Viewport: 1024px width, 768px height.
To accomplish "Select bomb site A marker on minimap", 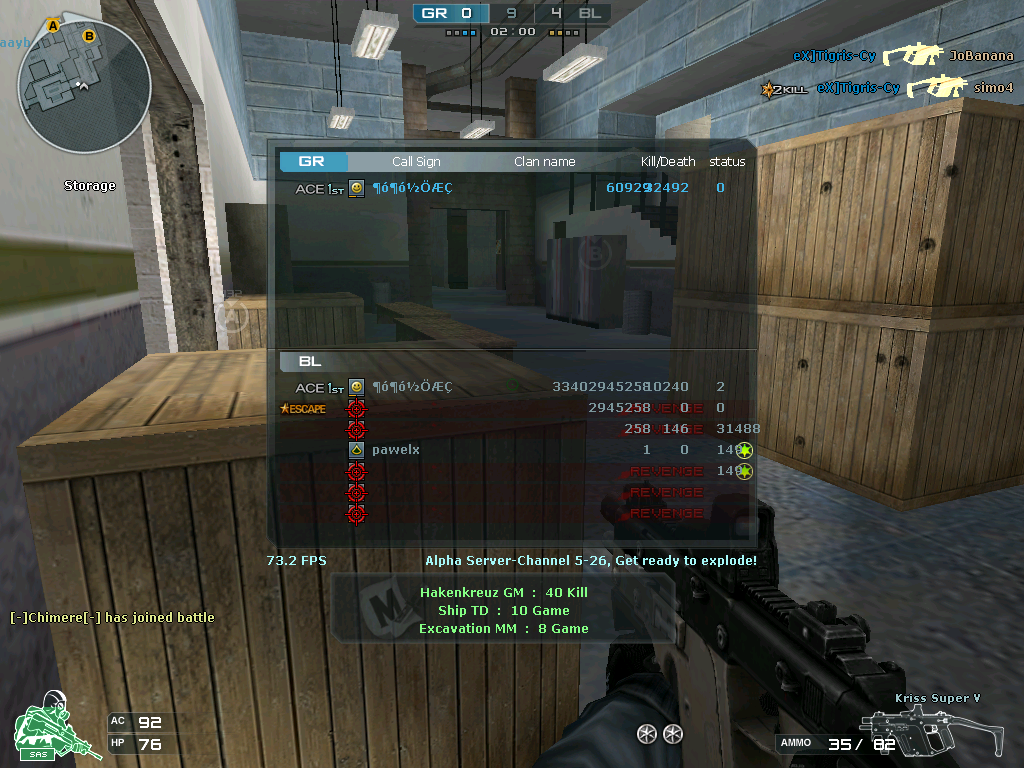I will (53, 24).
